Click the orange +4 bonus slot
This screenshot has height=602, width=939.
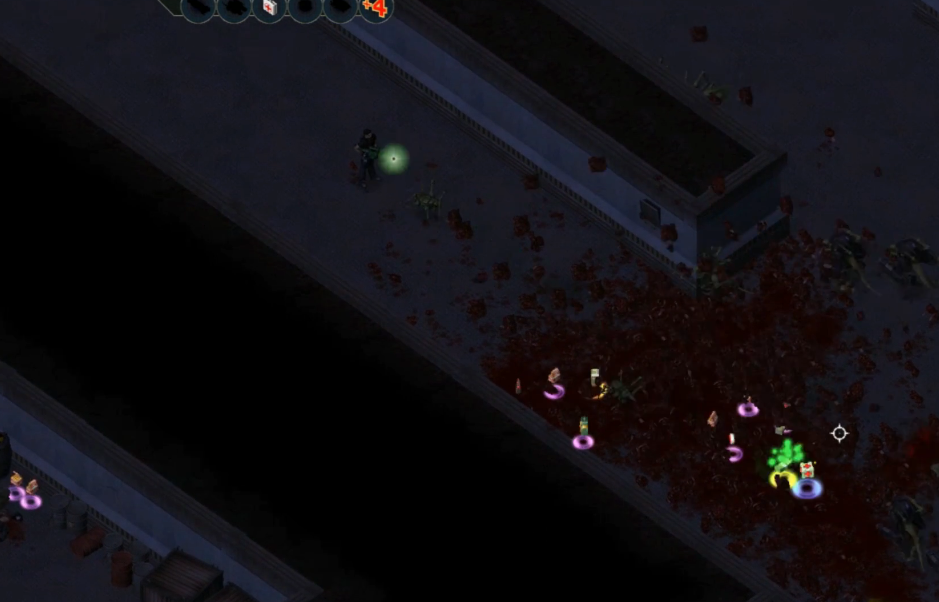pyautogui.click(x=375, y=8)
